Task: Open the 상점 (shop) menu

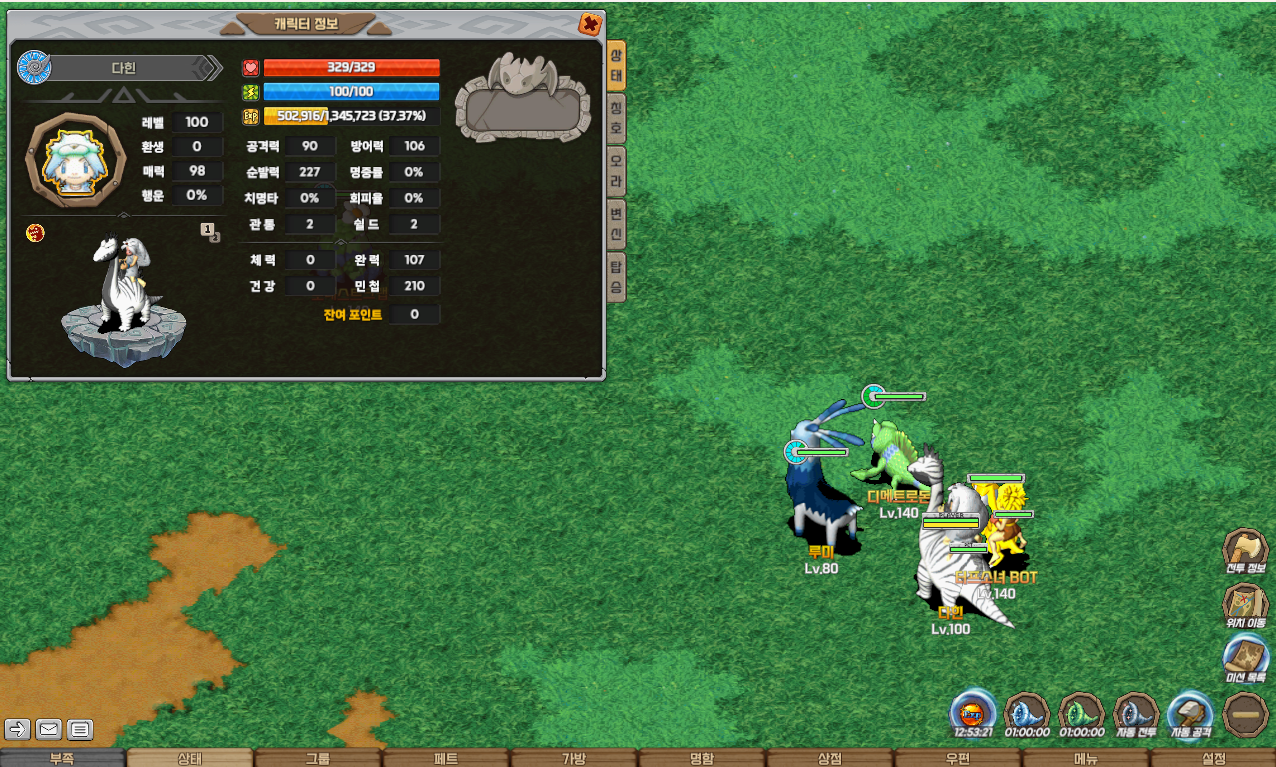Action: [x=830, y=758]
